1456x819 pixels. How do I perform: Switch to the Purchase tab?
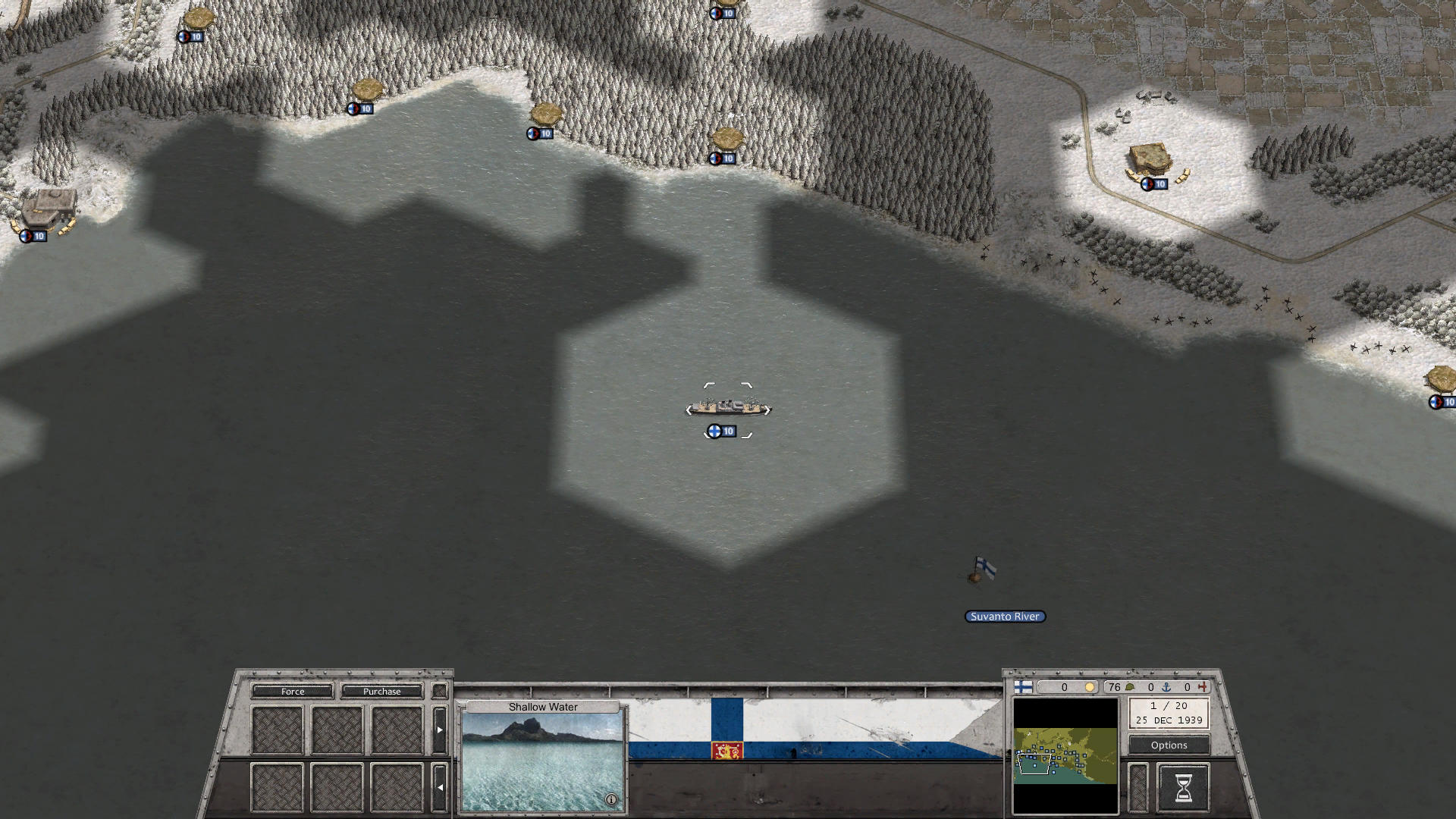tap(382, 691)
